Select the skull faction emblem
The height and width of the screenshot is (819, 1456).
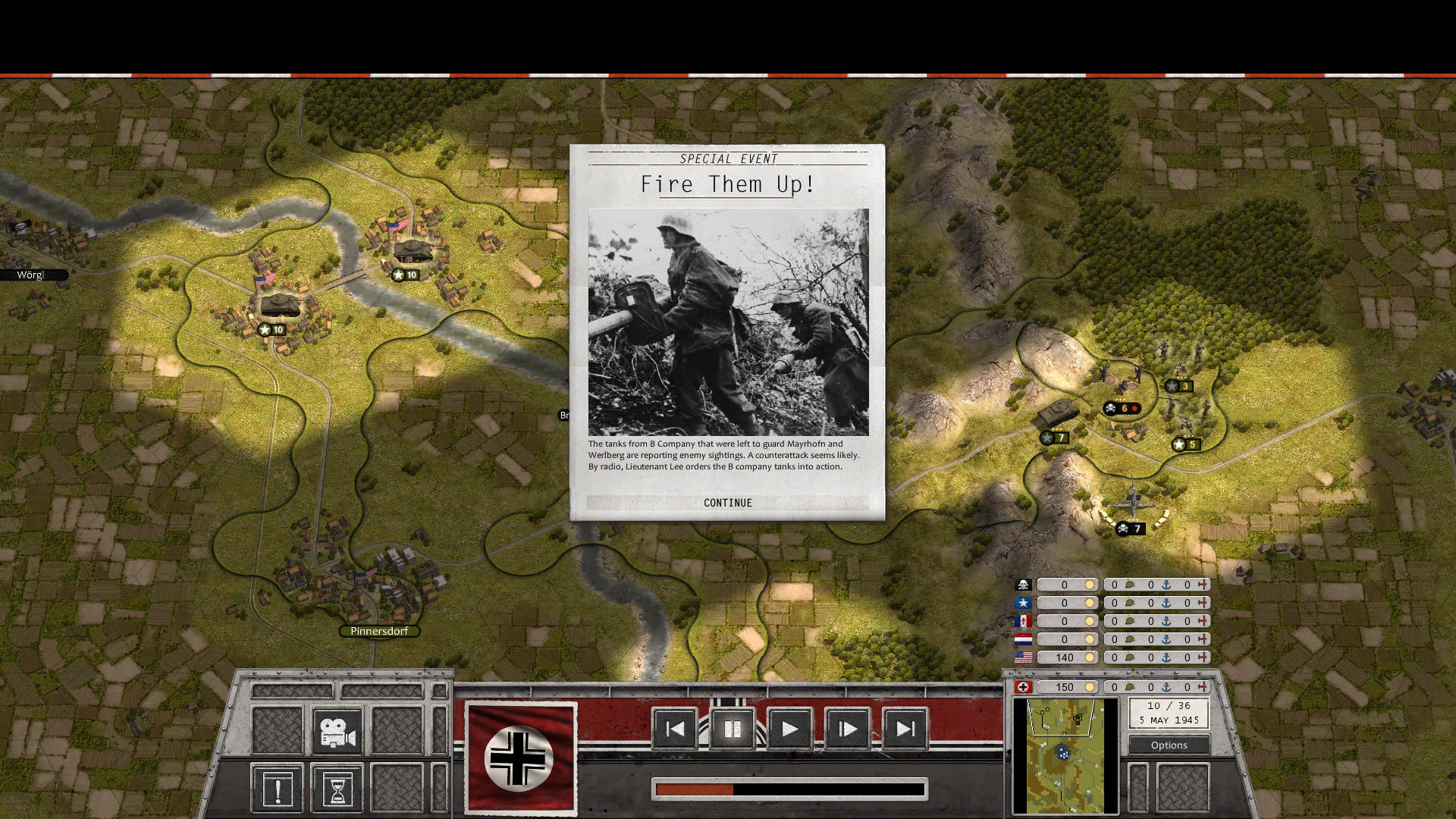(x=1025, y=584)
